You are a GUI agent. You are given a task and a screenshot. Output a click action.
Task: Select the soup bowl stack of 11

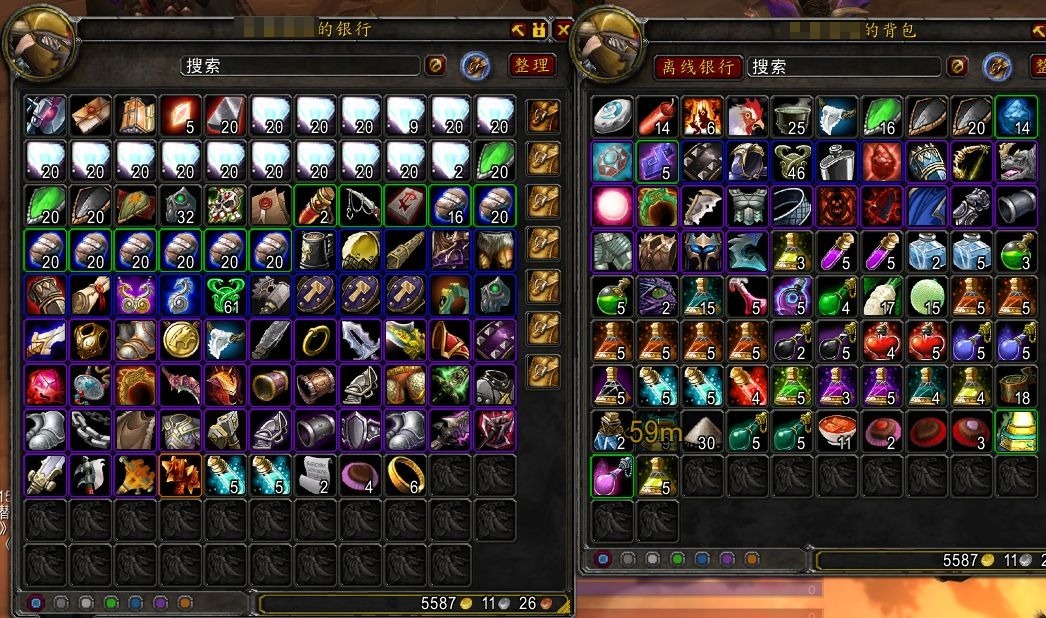click(837, 432)
